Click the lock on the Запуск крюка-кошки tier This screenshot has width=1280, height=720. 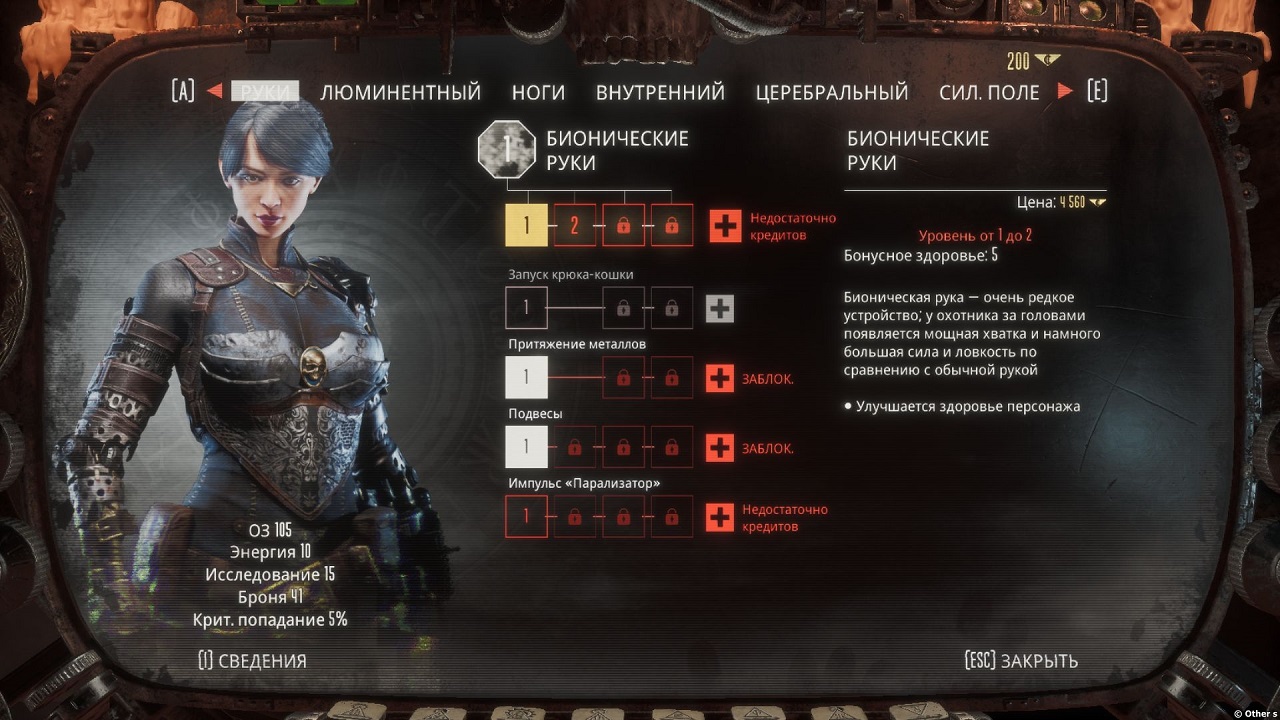[623, 308]
